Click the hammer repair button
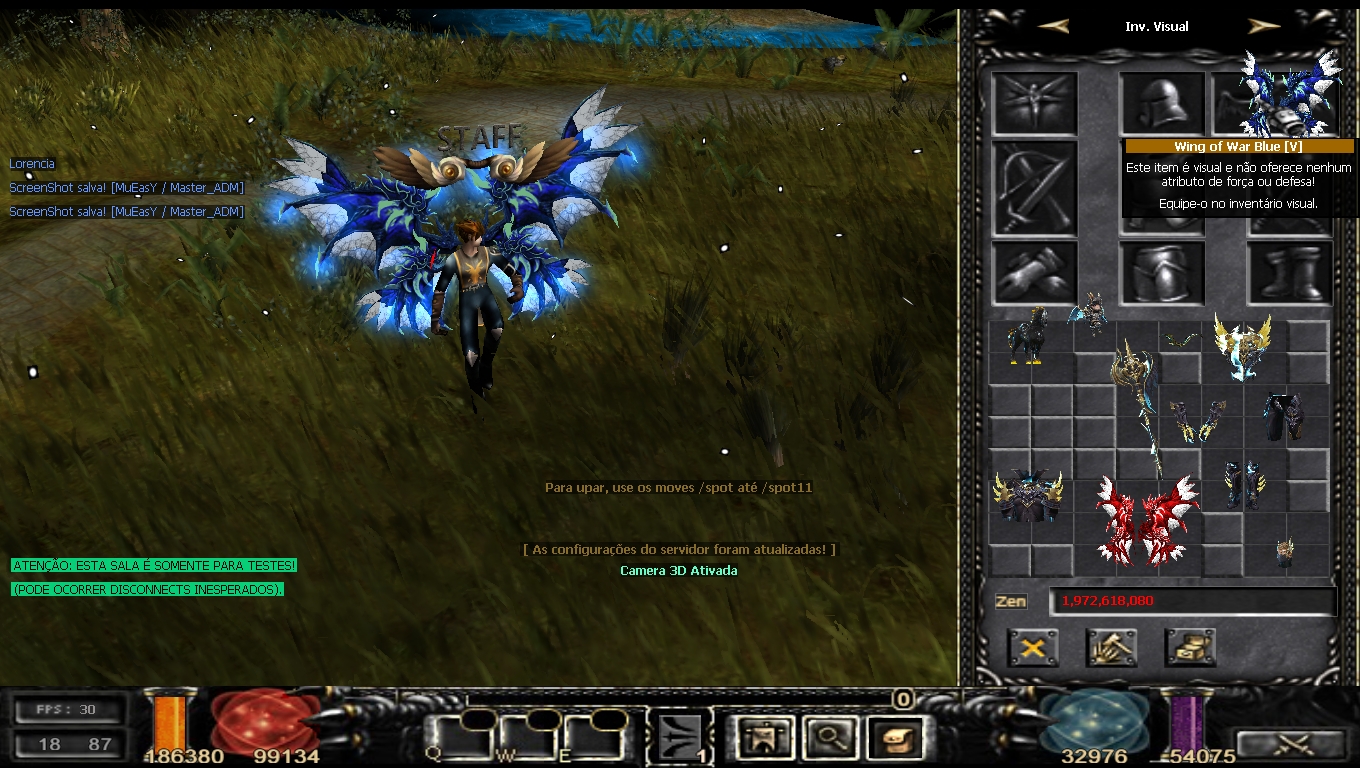Image resolution: width=1360 pixels, height=768 pixels. click(x=1111, y=648)
